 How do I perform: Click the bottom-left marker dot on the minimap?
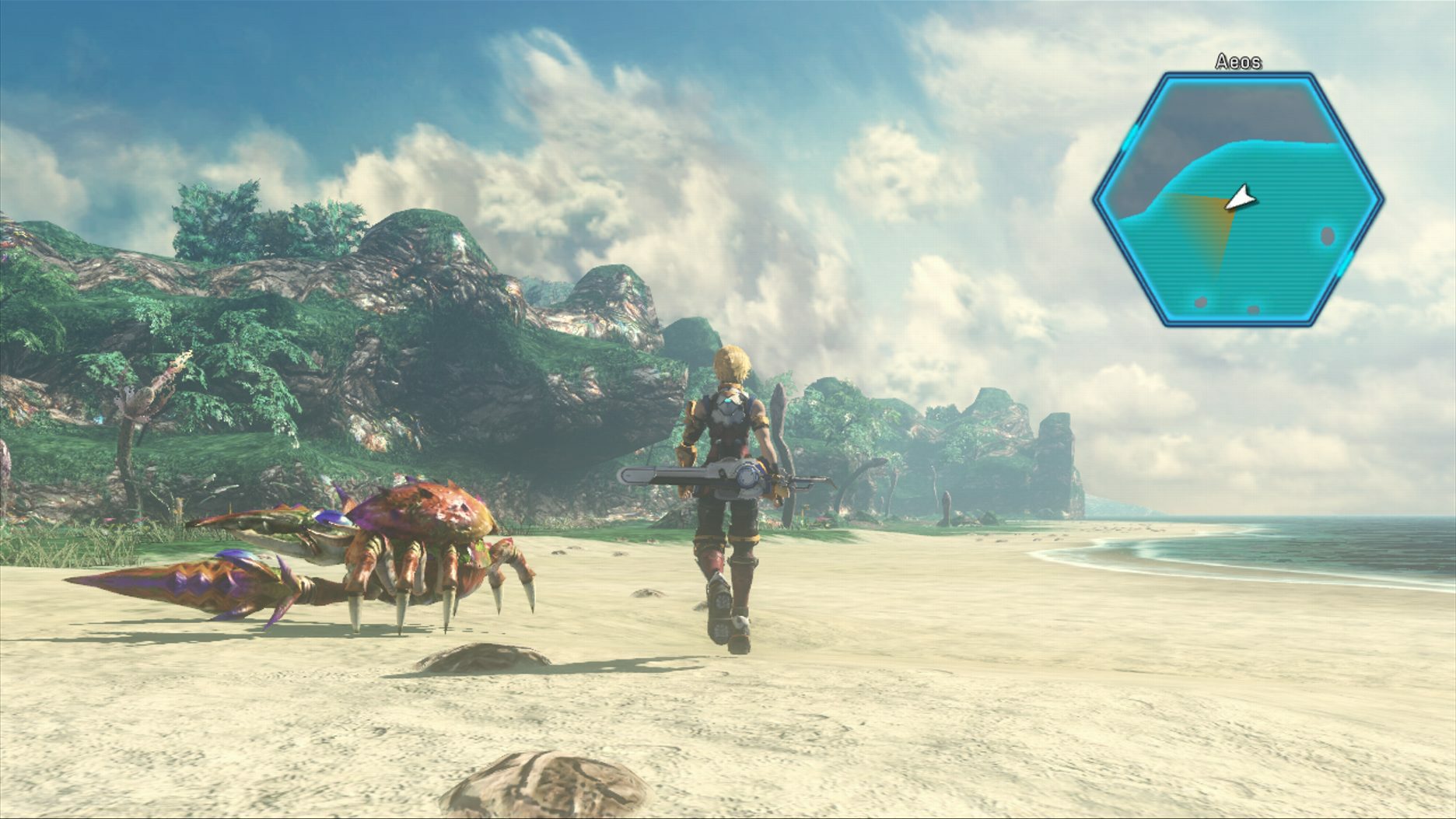[1200, 303]
